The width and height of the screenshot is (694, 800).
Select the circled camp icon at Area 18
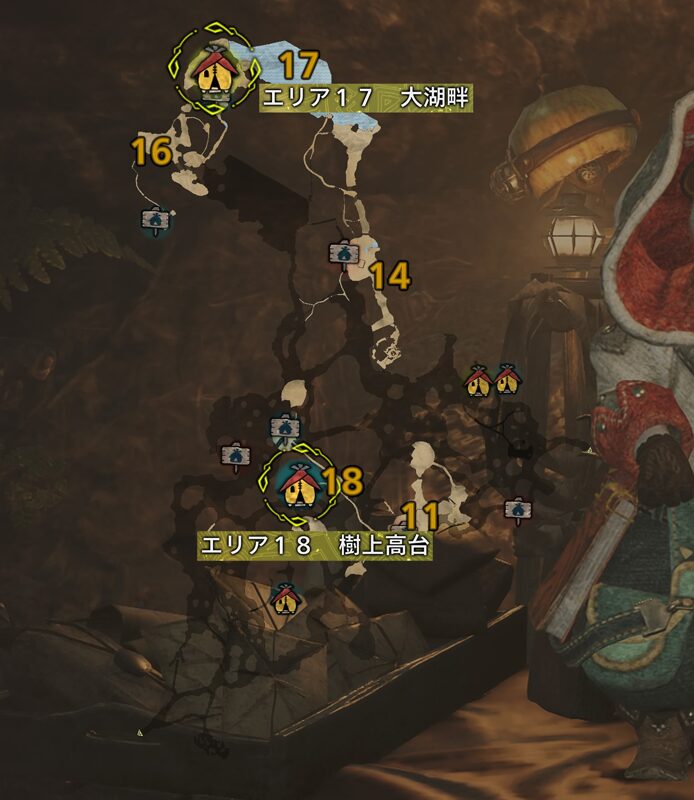click(x=295, y=481)
